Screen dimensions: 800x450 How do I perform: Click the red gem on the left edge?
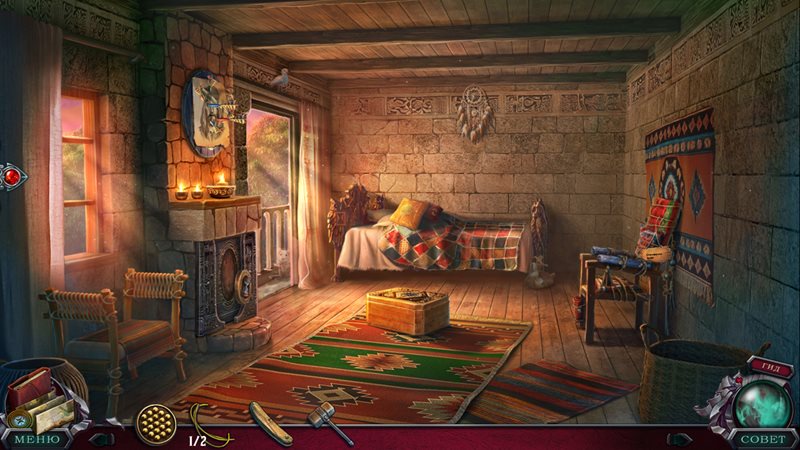(x=10, y=177)
